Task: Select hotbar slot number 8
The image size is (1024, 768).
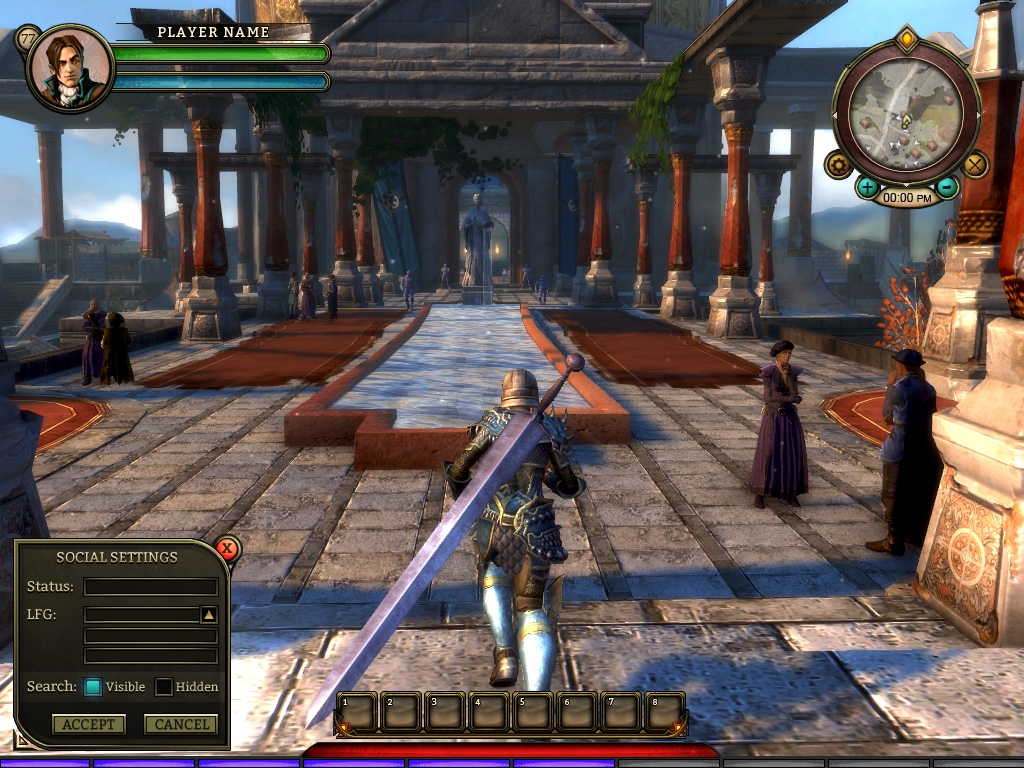Action: click(665, 712)
